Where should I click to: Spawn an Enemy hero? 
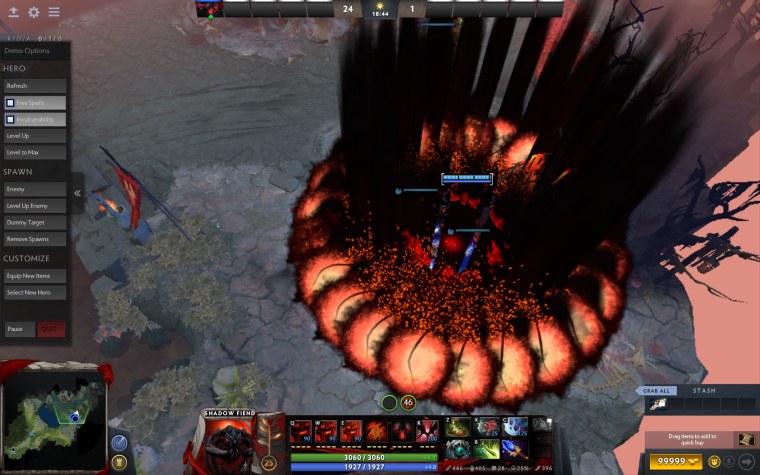point(35,189)
